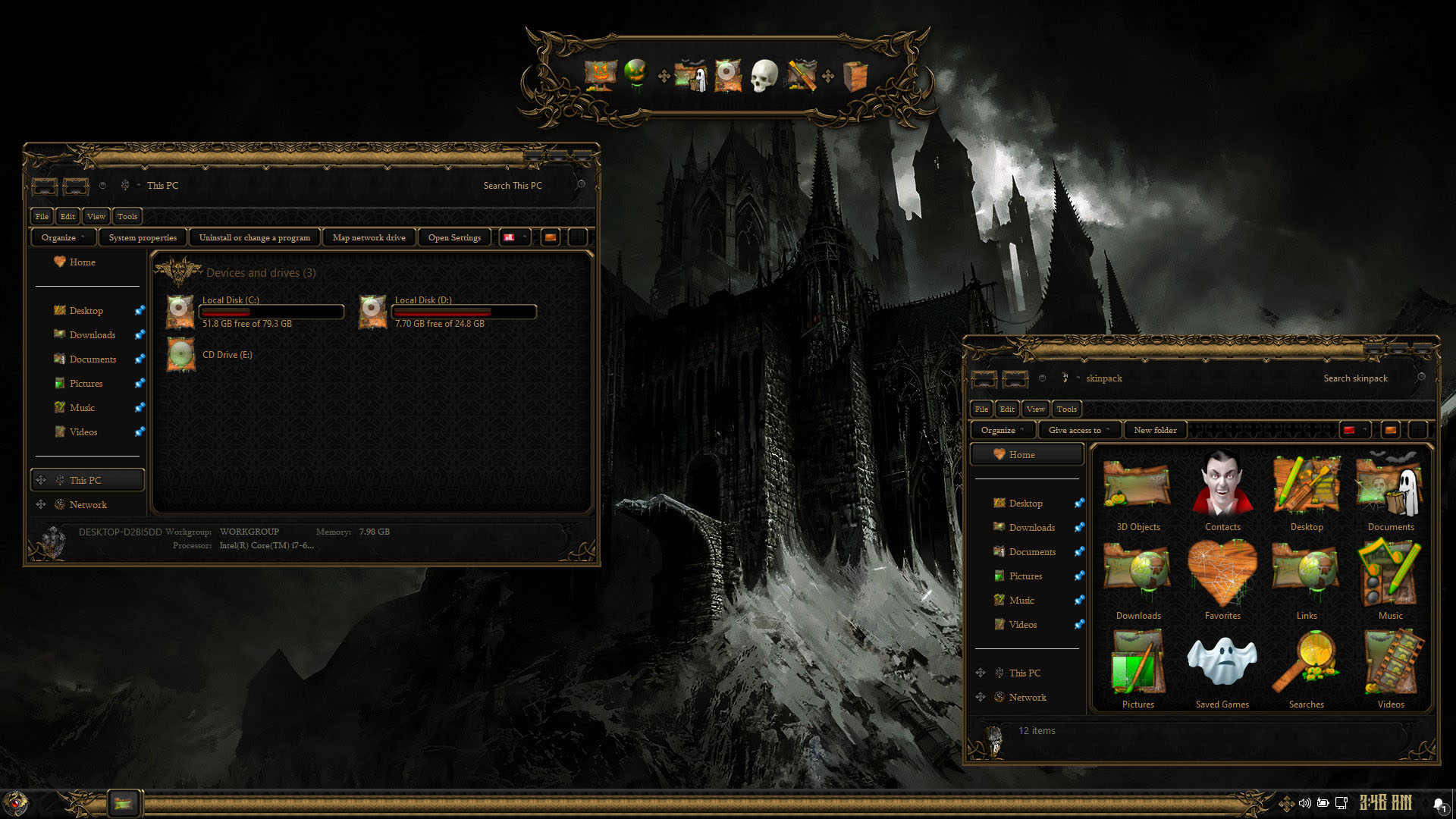Image resolution: width=1456 pixels, height=819 pixels.
Task: Click System properties in This PC toolbar
Action: click(143, 237)
